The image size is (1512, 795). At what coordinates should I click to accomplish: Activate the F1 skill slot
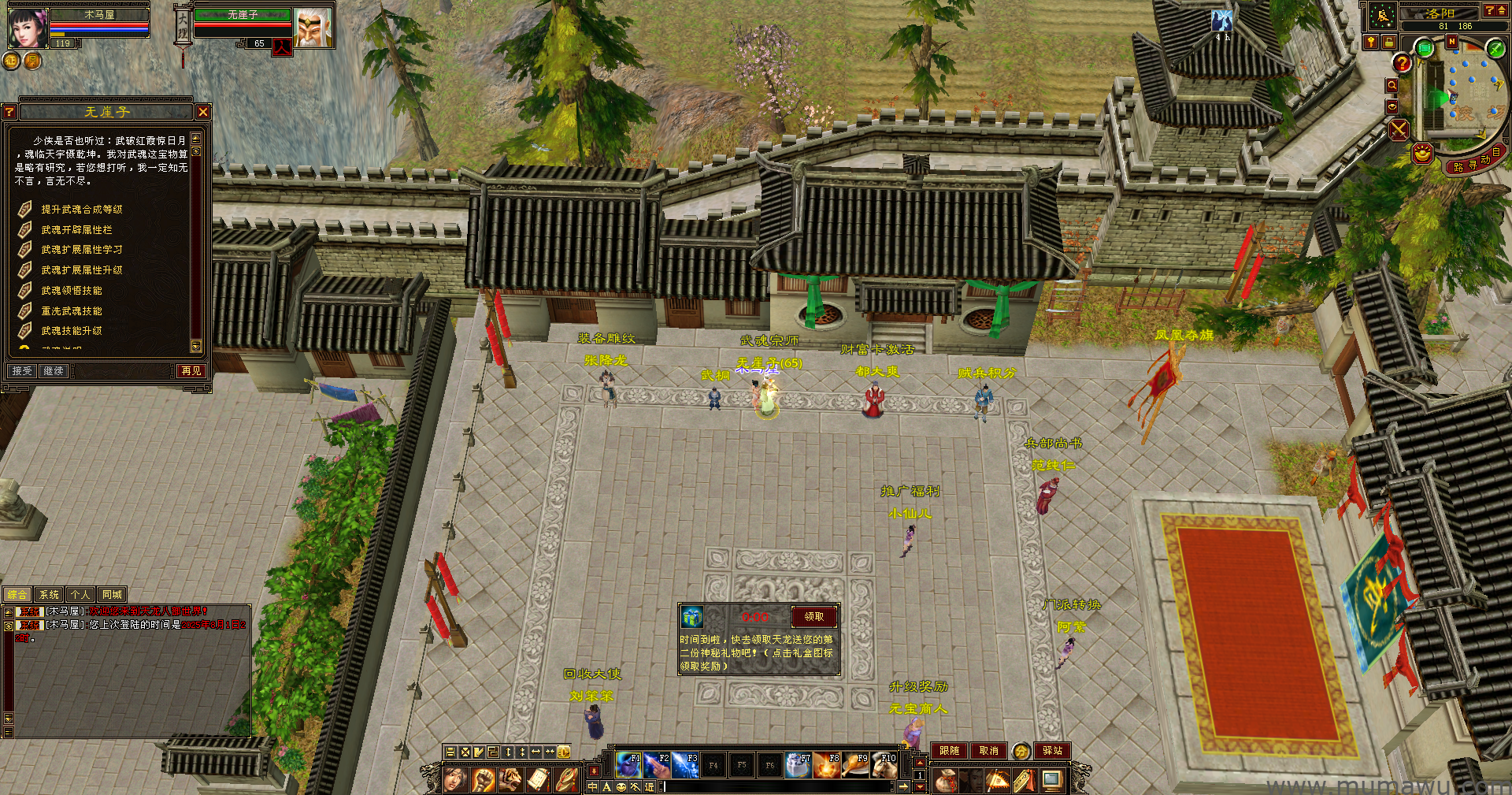(628, 764)
